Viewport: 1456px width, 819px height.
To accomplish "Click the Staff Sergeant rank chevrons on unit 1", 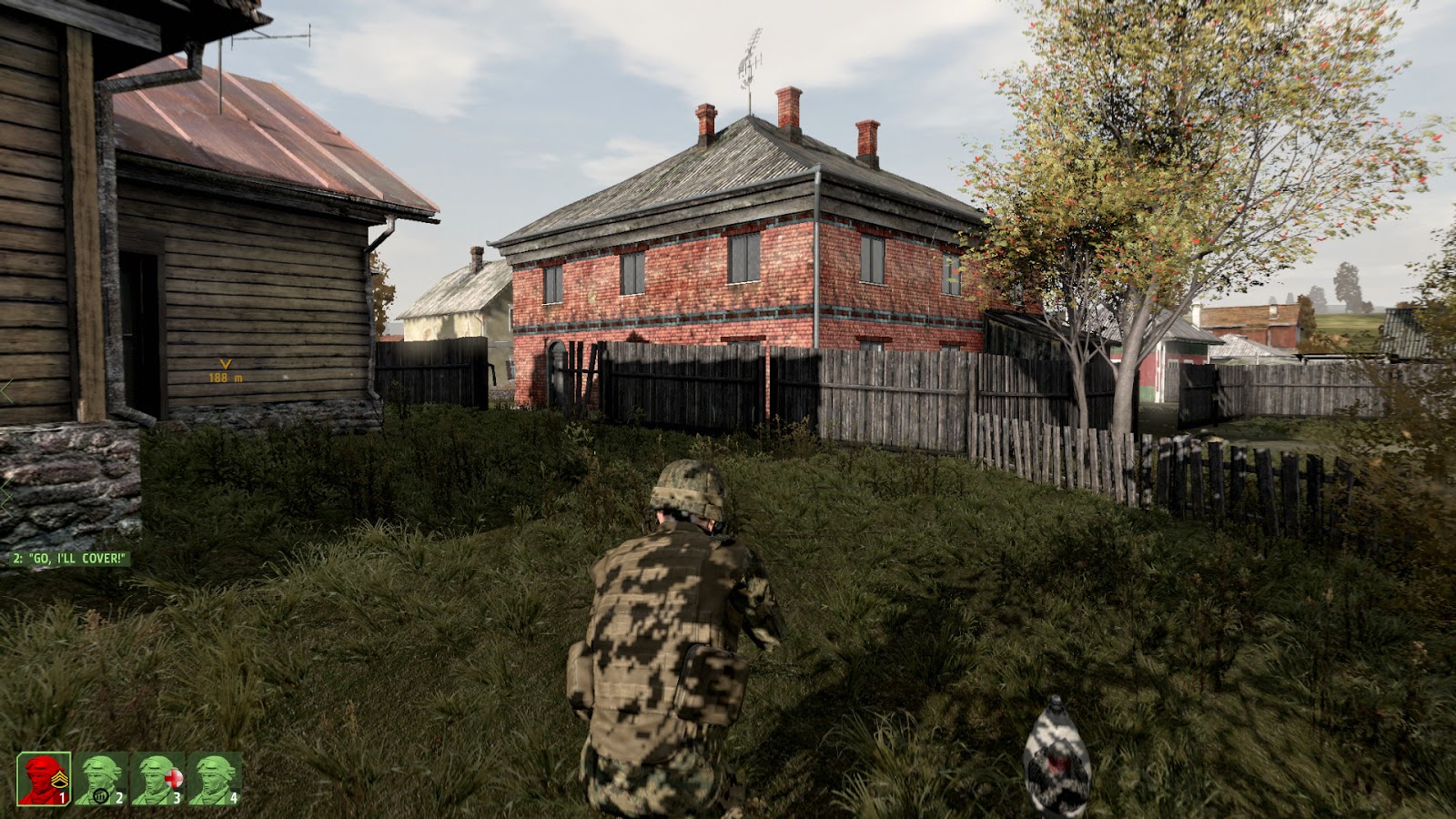I will click(x=61, y=780).
